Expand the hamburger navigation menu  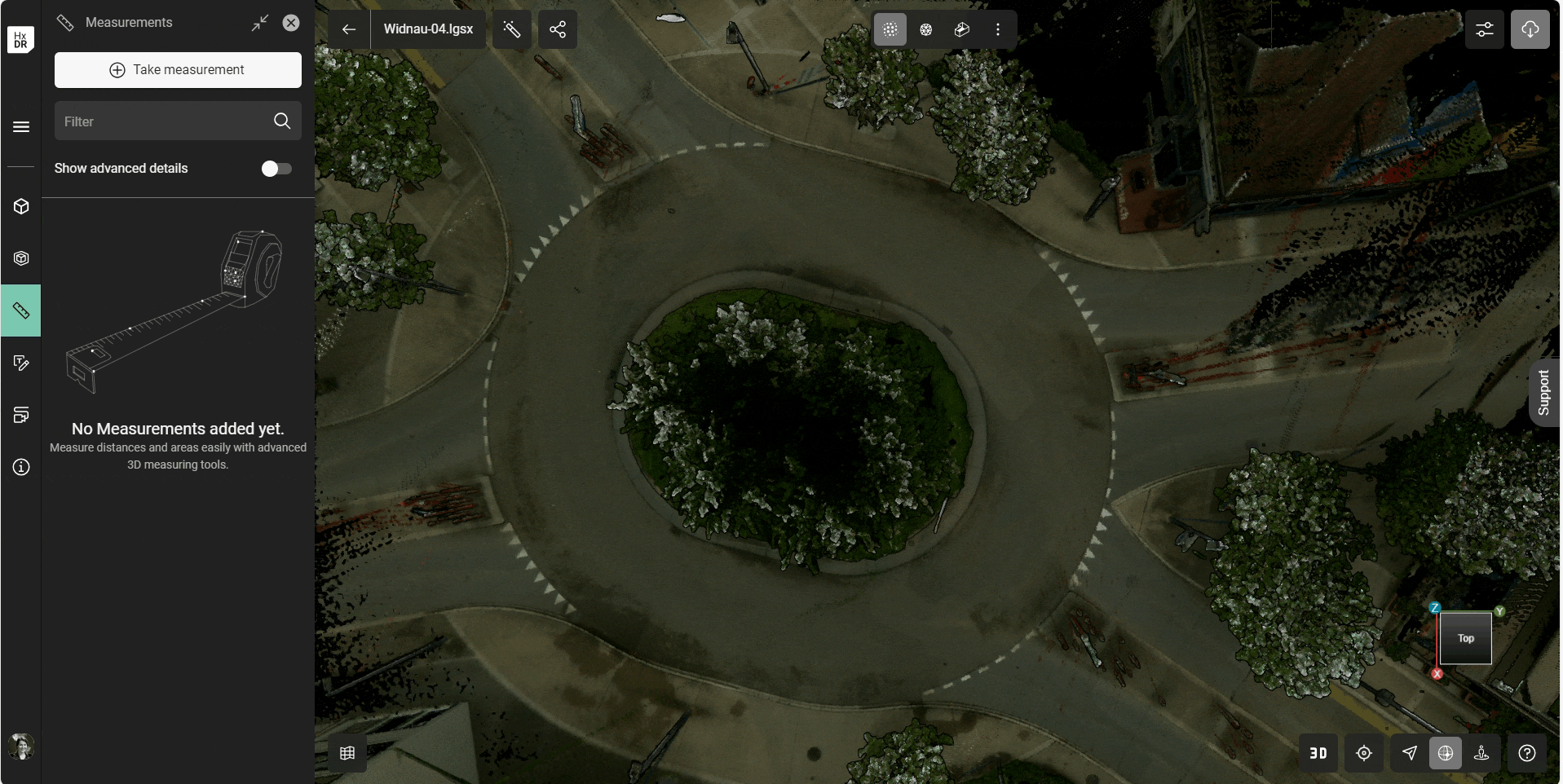coord(21,127)
